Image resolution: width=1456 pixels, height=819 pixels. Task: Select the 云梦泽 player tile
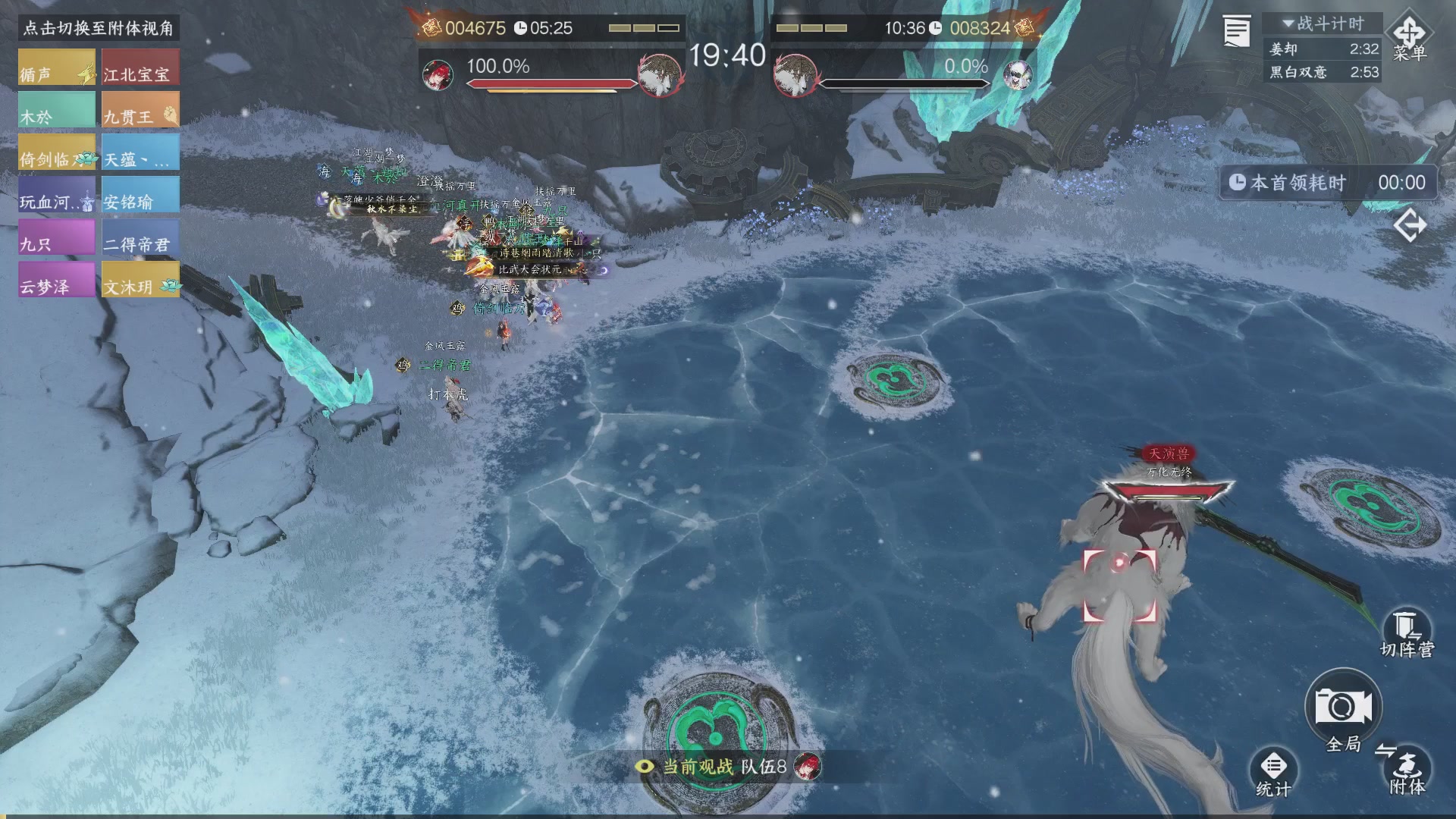(x=57, y=281)
